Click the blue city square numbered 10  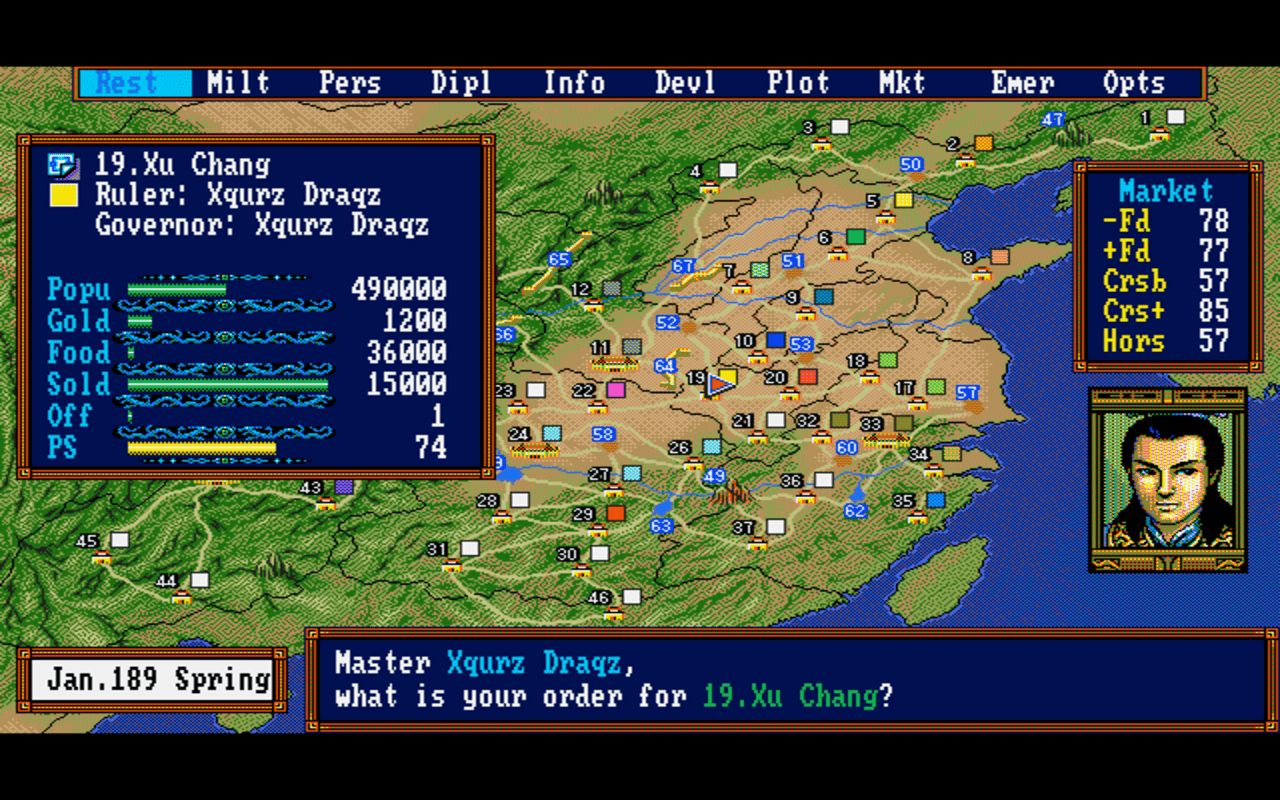(x=775, y=338)
